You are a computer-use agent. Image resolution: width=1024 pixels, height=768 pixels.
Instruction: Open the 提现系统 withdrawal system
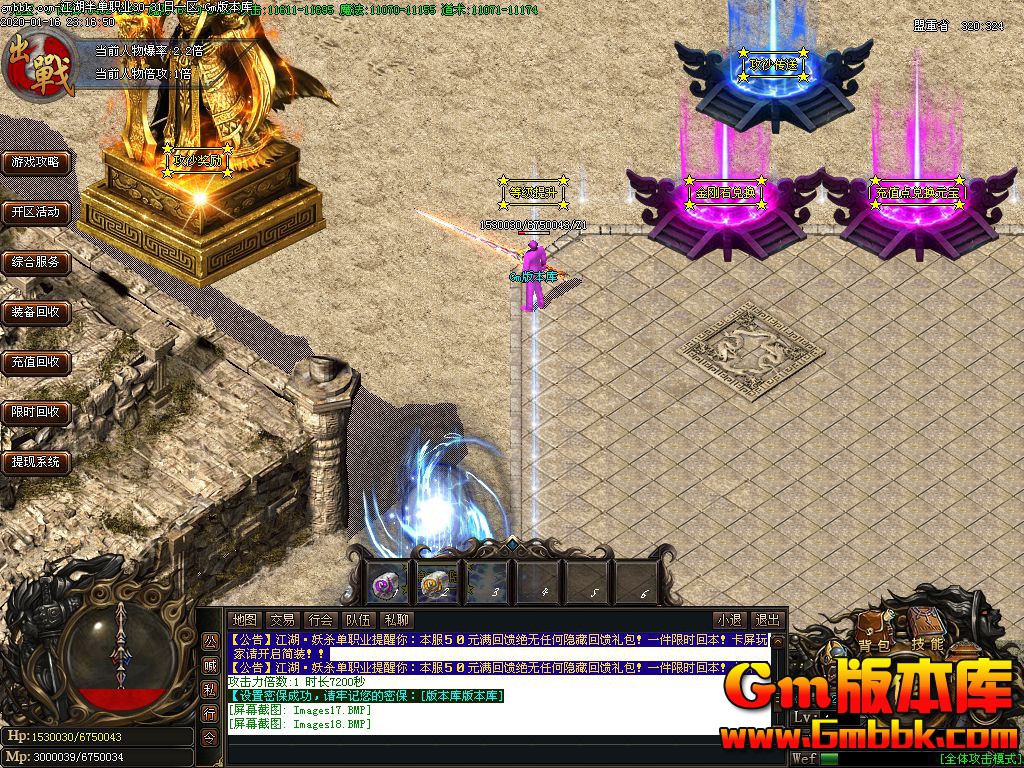click(36, 462)
